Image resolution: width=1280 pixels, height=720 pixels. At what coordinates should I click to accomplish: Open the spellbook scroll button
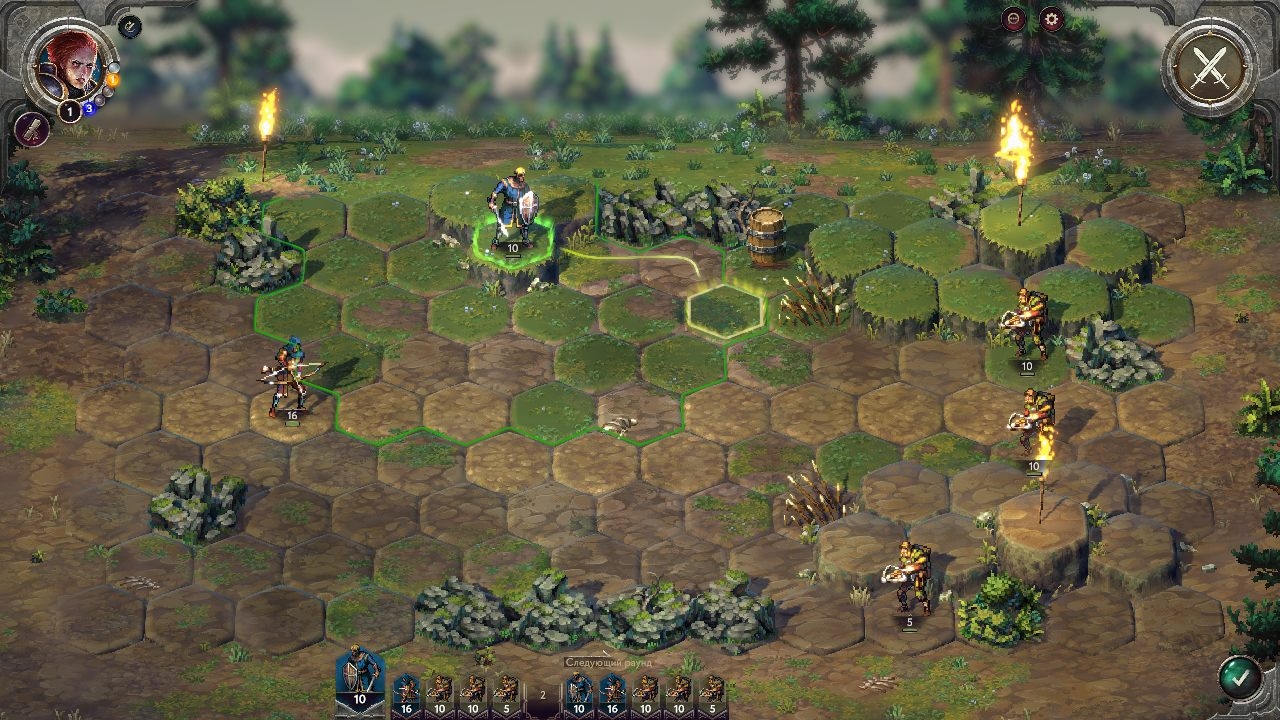point(31,129)
